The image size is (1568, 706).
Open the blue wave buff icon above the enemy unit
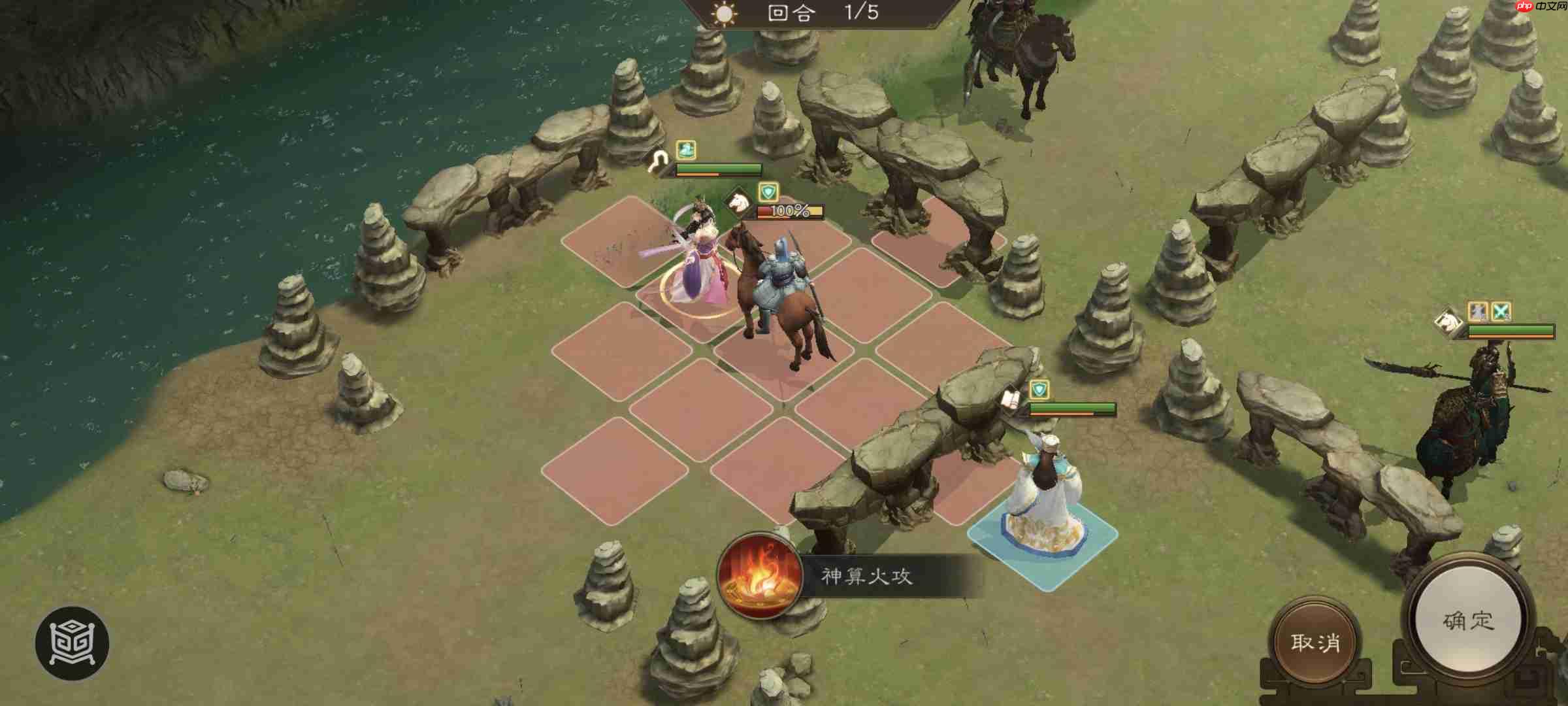click(x=685, y=152)
